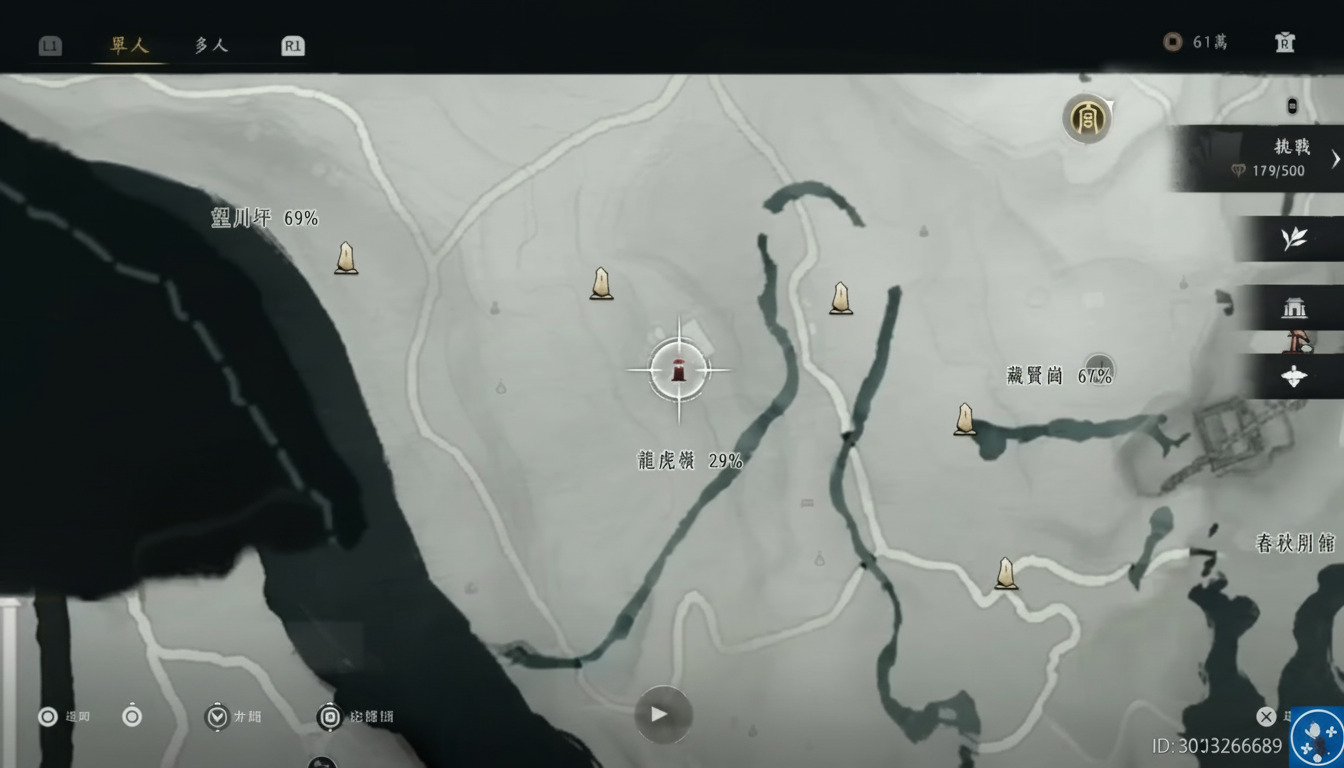Toggle the R1 shoulder button indicator
The width and height of the screenshot is (1344, 768).
tap(291, 44)
